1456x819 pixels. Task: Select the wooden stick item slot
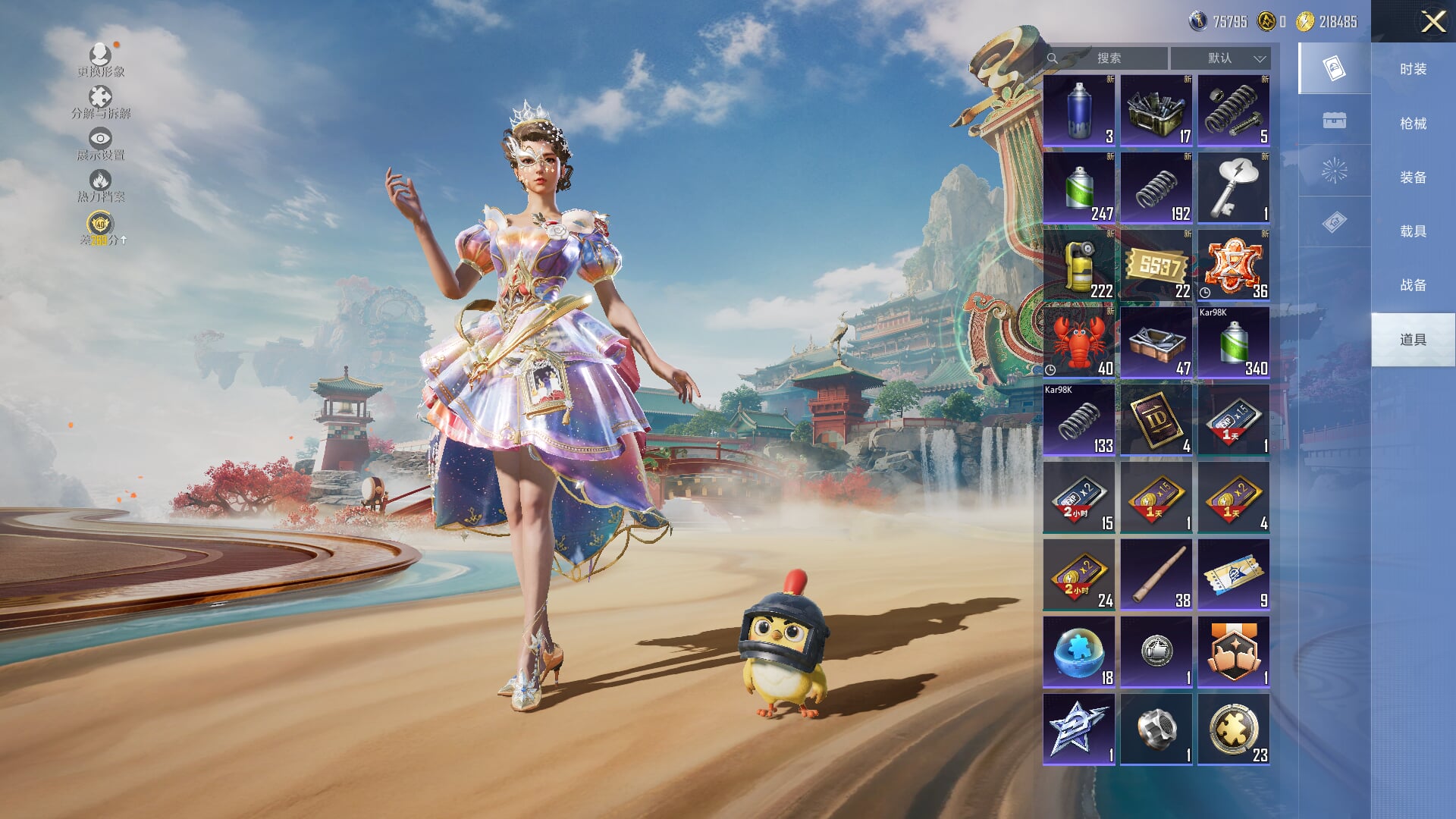click(x=1156, y=574)
